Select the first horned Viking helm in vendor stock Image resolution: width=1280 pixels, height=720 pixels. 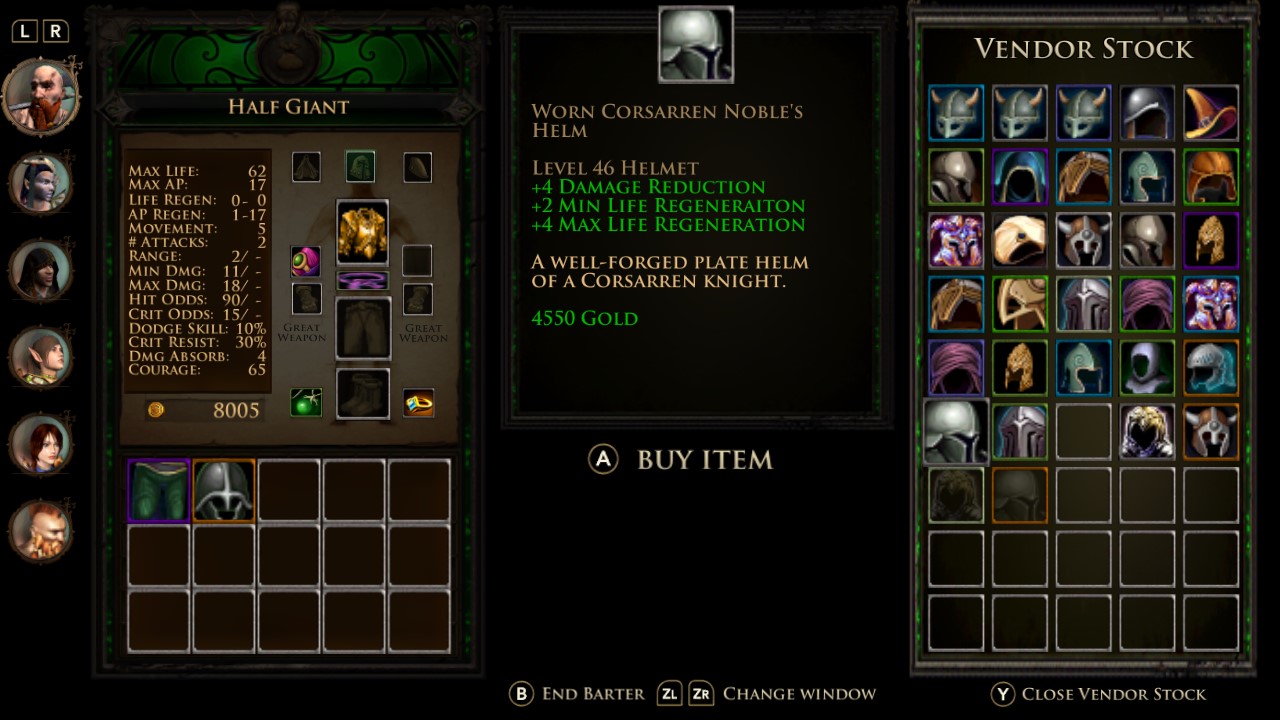(x=955, y=112)
